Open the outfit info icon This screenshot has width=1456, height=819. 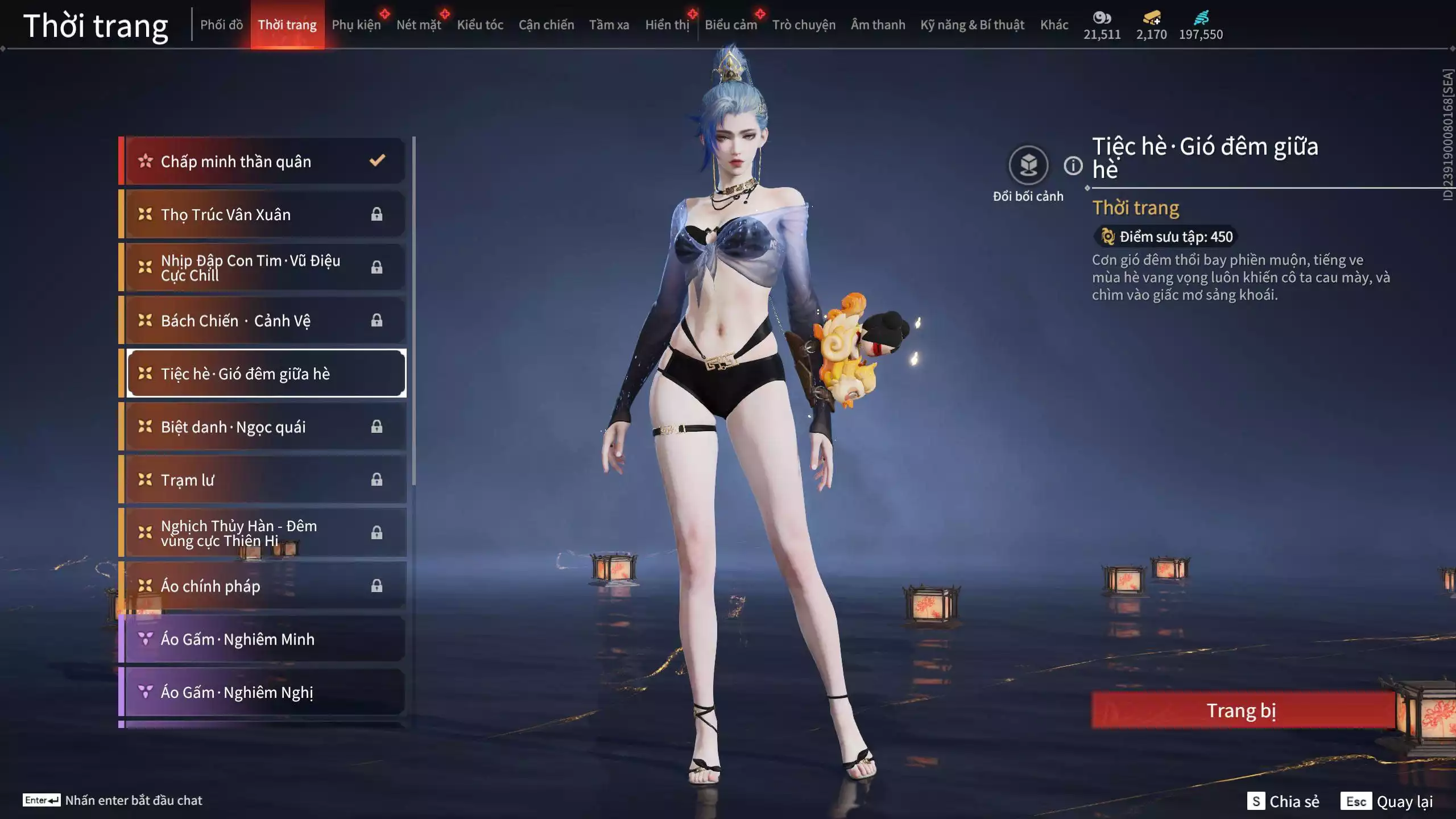pos(1073,166)
